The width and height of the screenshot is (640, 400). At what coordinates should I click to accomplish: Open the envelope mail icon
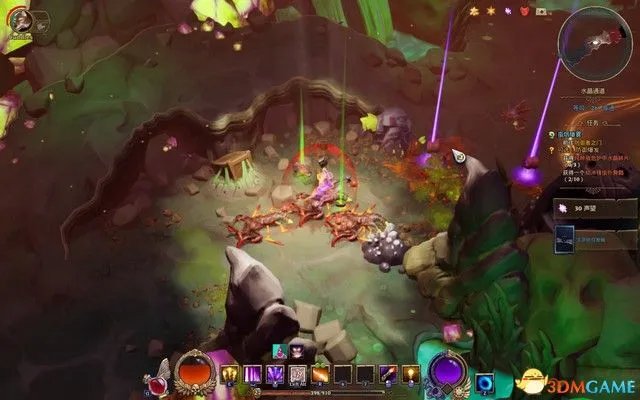542,11
